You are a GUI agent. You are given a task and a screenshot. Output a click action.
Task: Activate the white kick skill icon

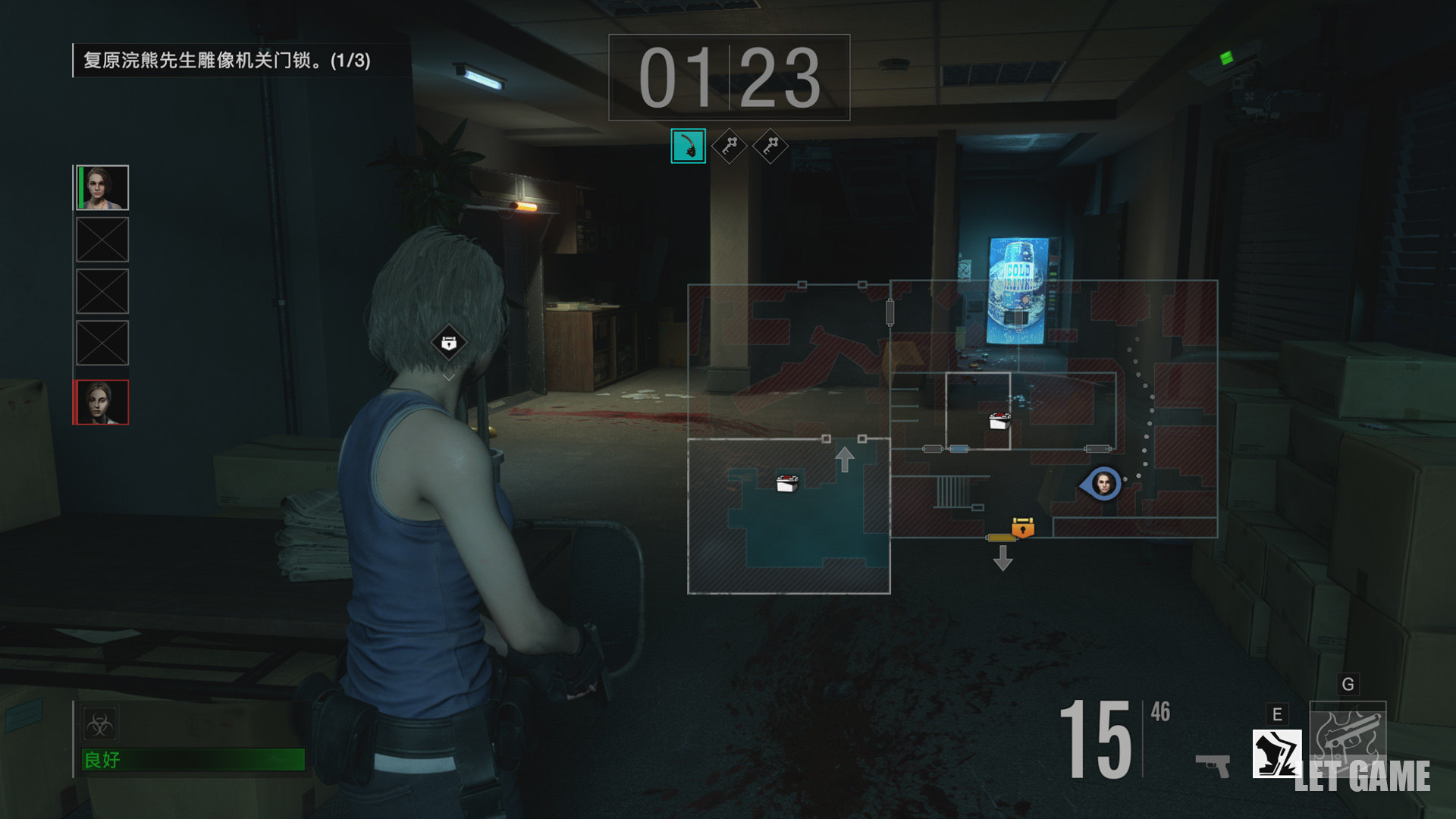(x=1277, y=753)
